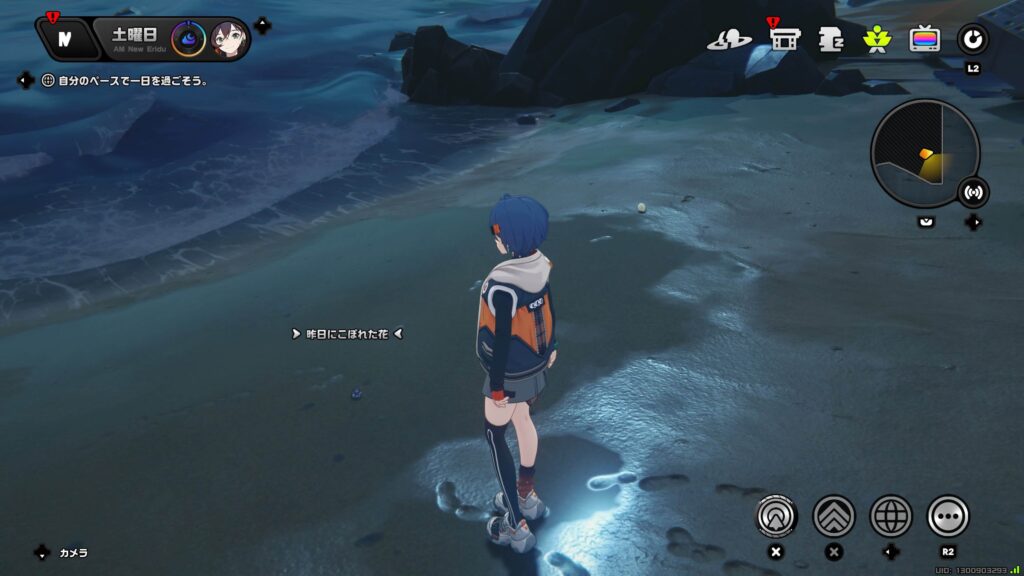Open the storefront icon with the red alert
This screenshot has height=576, width=1024.
(785, 39)
